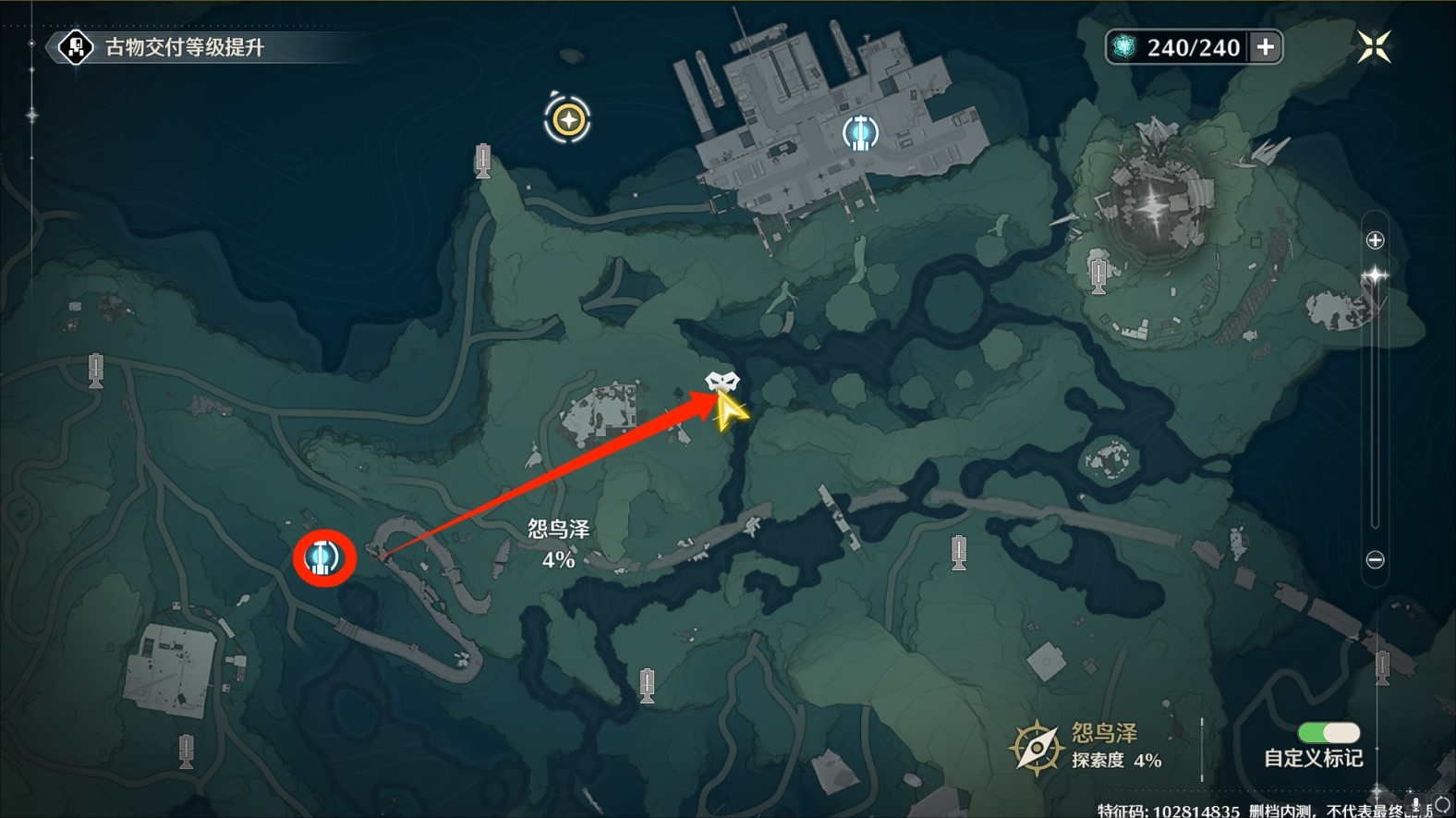Click the search icon near the status bar
This screenshot has width=1456, height=818.
(x=1441, y=805)
